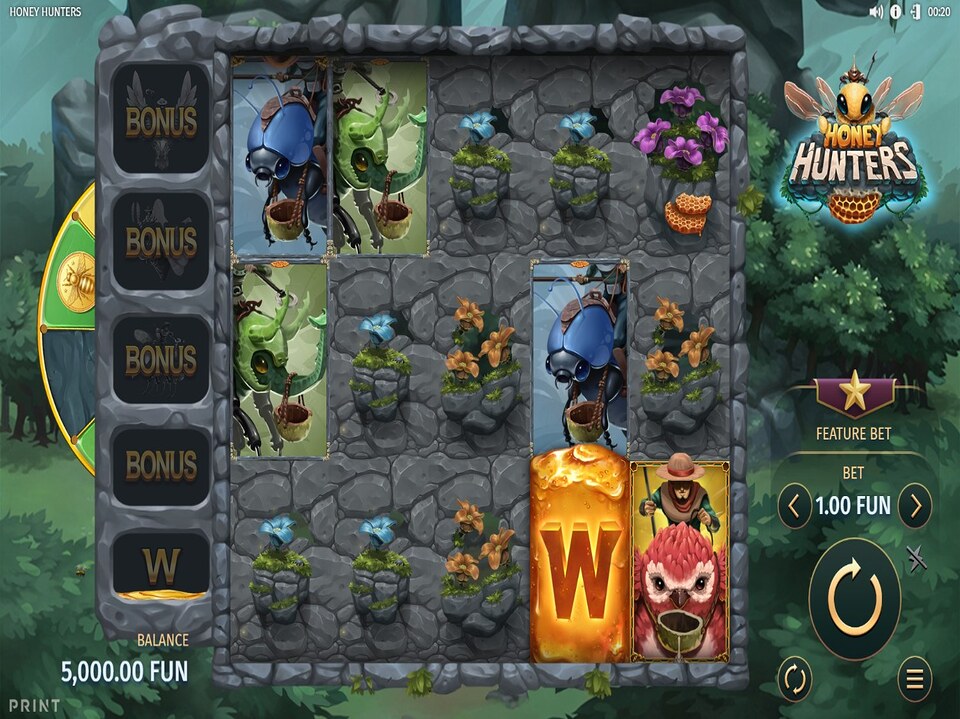Mute the game sound speaker icon
Image resolution: width=960 pixels, height=719 pixels.
(x=877, y=12)
